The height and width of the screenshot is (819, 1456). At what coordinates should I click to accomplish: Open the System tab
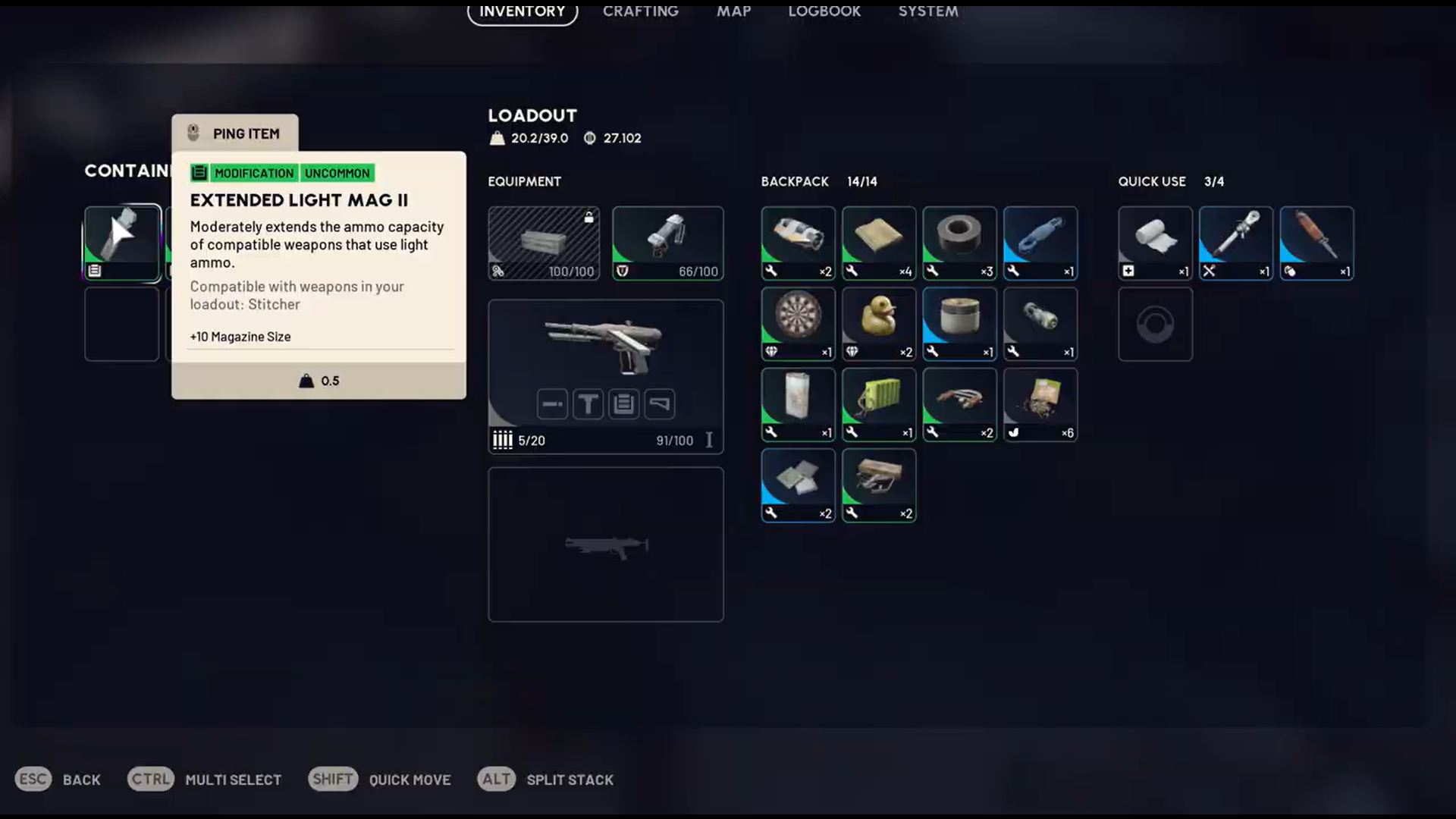928,11
